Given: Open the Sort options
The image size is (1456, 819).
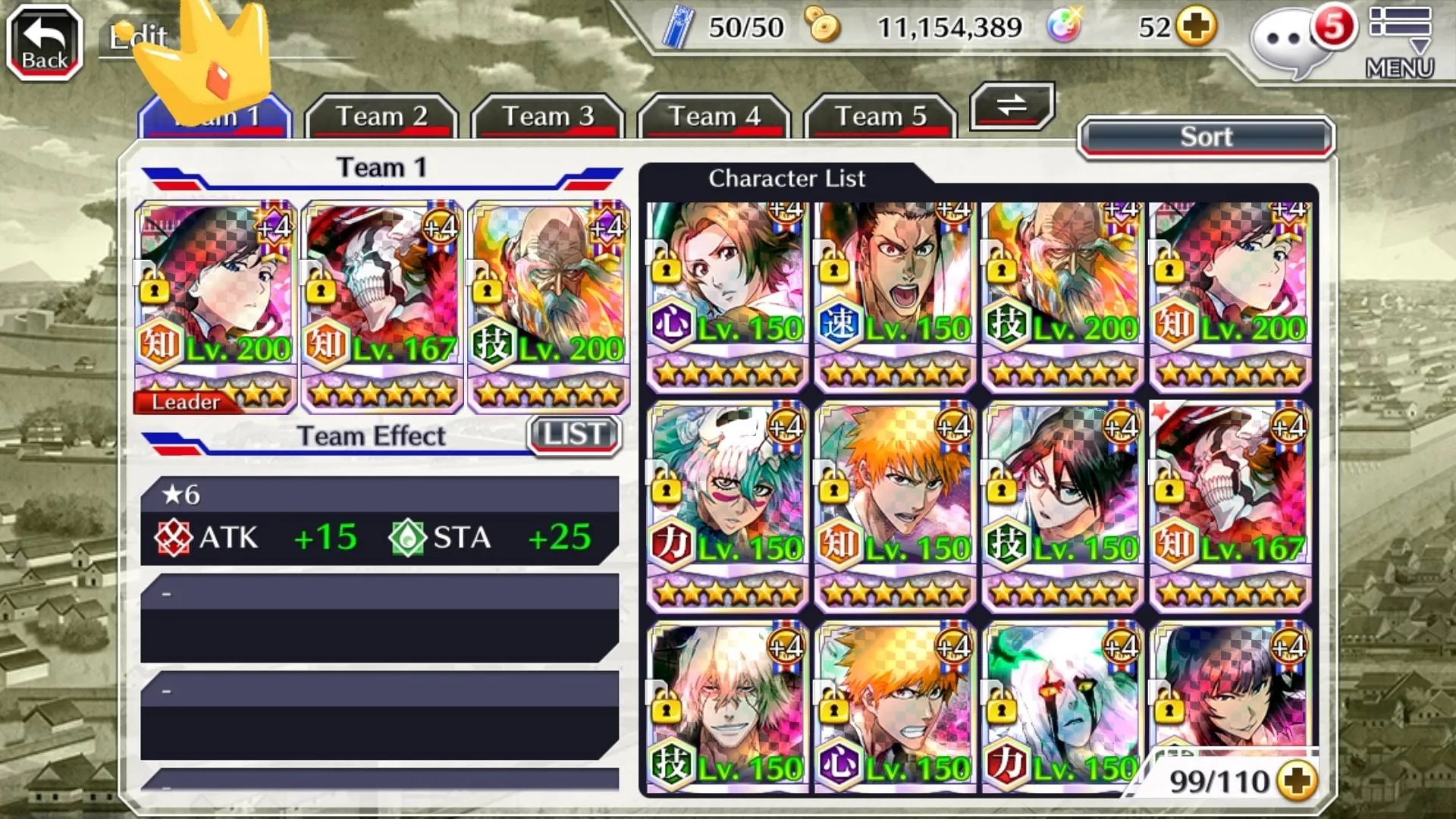Looking at the screenshot, I should click(1206, 137).
